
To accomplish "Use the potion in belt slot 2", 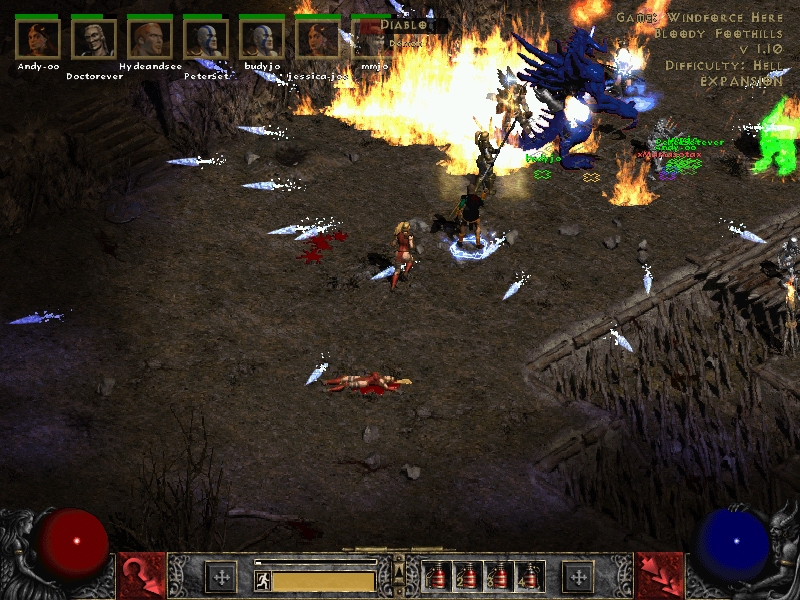I will (469, 577).
